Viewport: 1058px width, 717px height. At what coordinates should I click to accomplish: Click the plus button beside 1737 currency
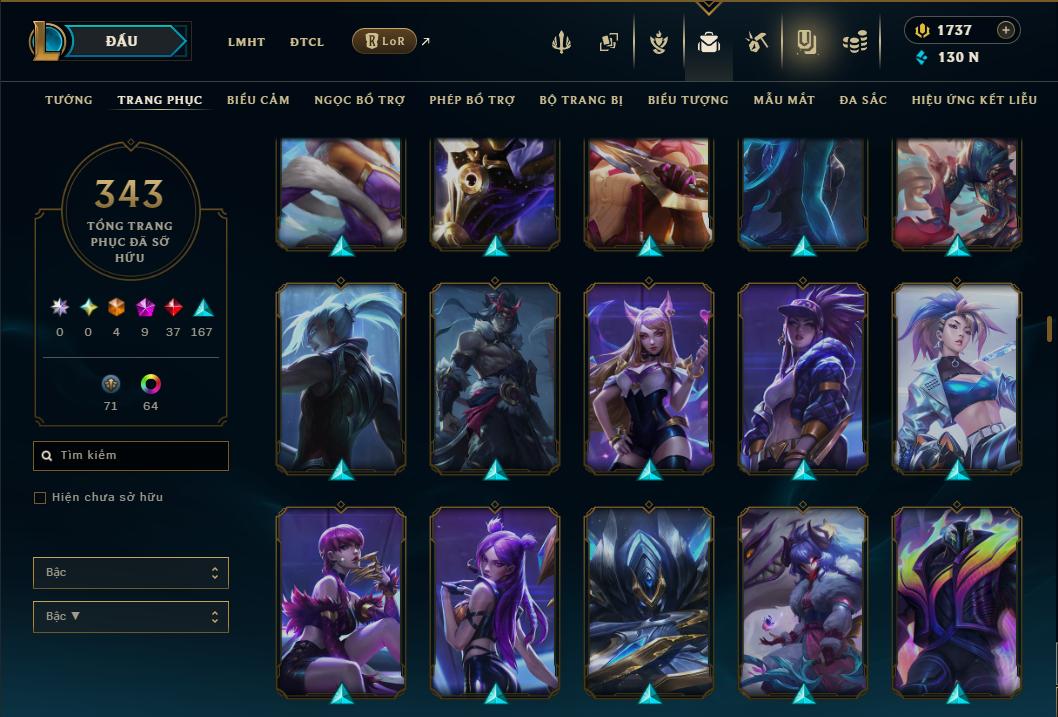1006,30
